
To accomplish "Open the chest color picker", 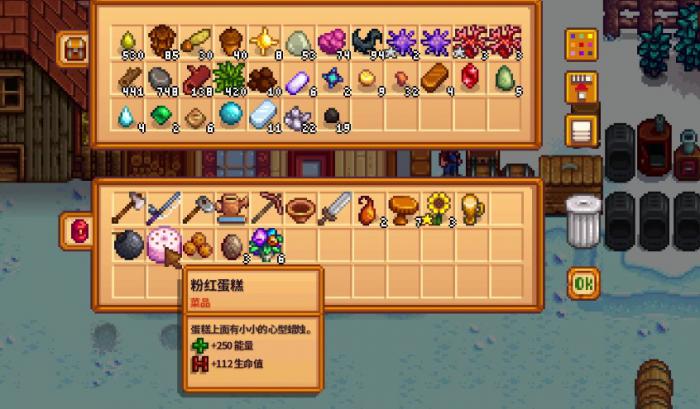I will tap(579, 45).
